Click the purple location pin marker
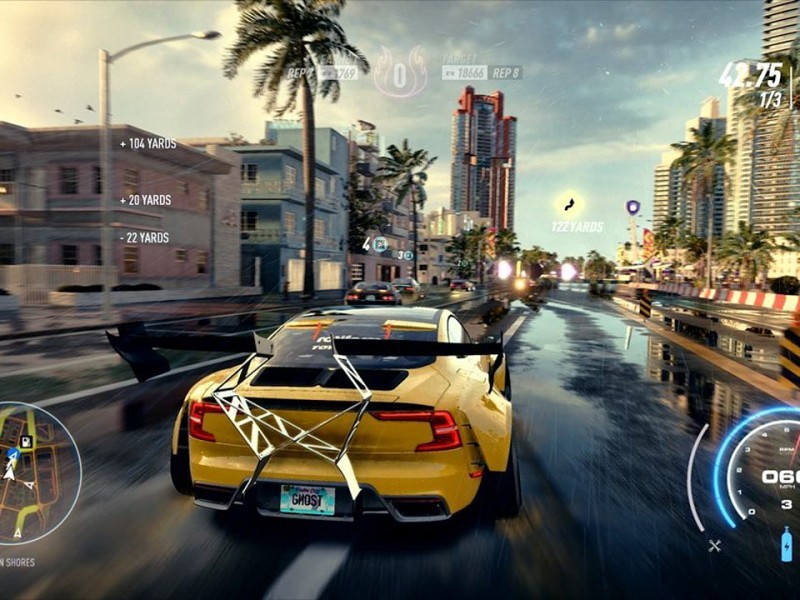This screenshot has height=600, width=800. click(633, 208)
